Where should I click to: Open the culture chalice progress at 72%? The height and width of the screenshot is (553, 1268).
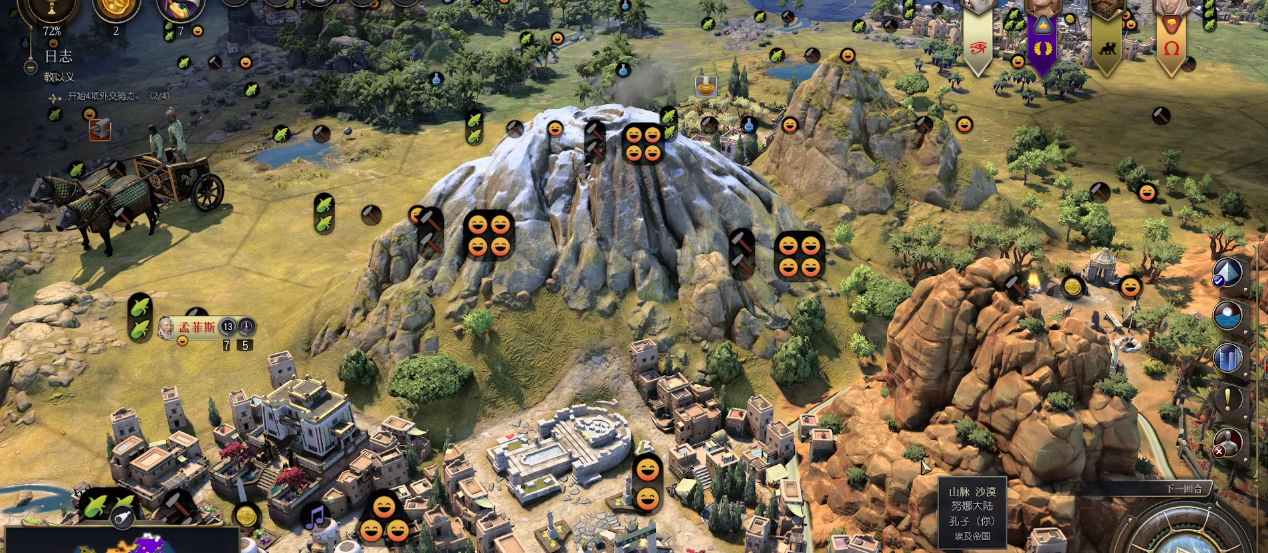pyautogui.click(x=51, y=8)
